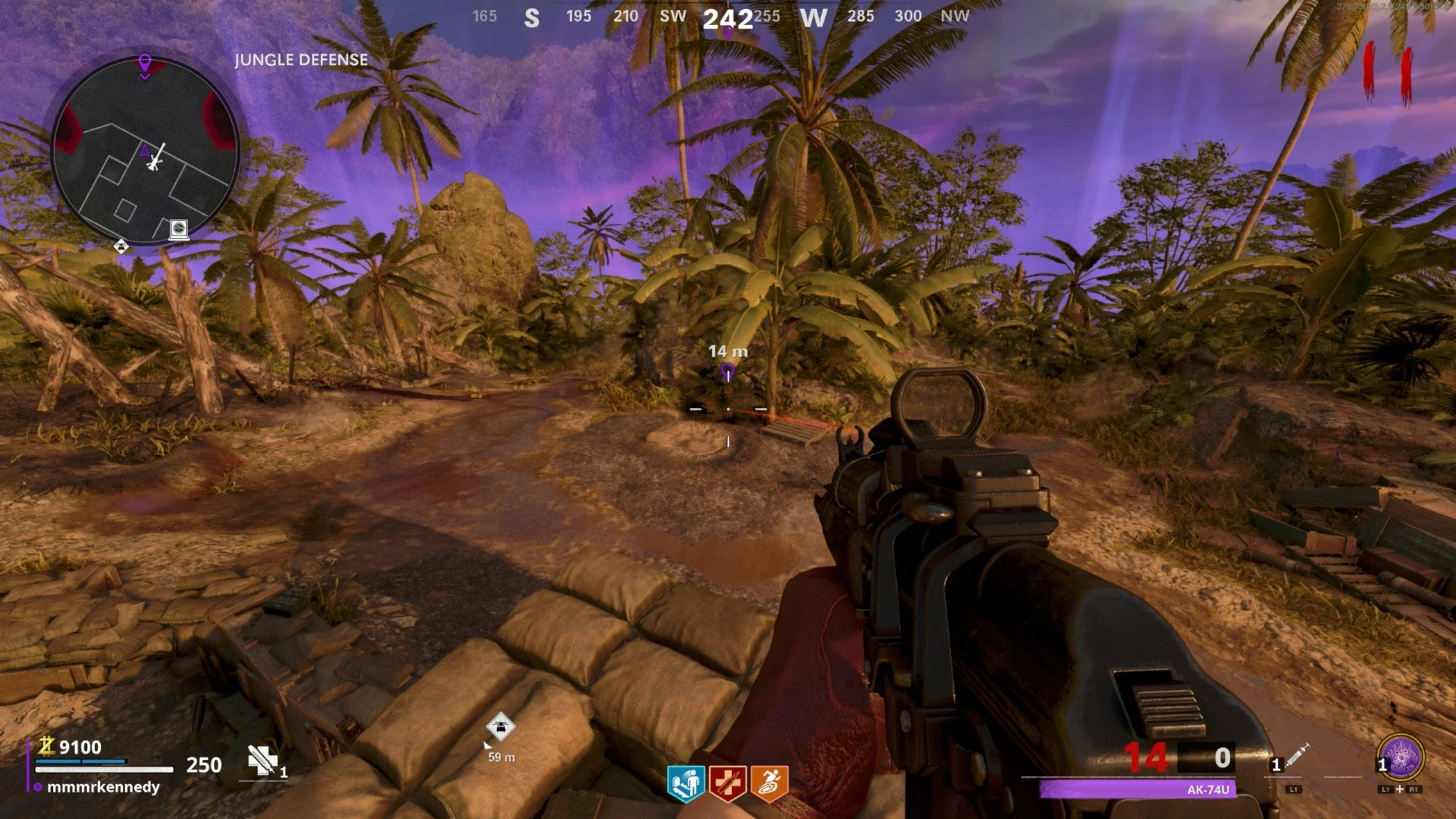Click the blue Quick Revive perk icon
Image resolution: width=1456 pixels, height=819 pixels.
click(x=686, y=783)
